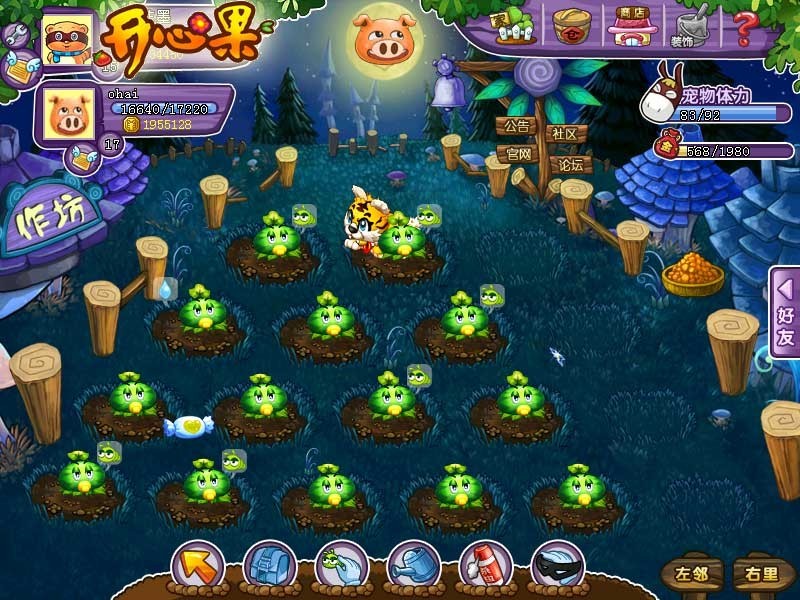
Task: Open the decoration (装饰) menu
Action: [691, 27]
